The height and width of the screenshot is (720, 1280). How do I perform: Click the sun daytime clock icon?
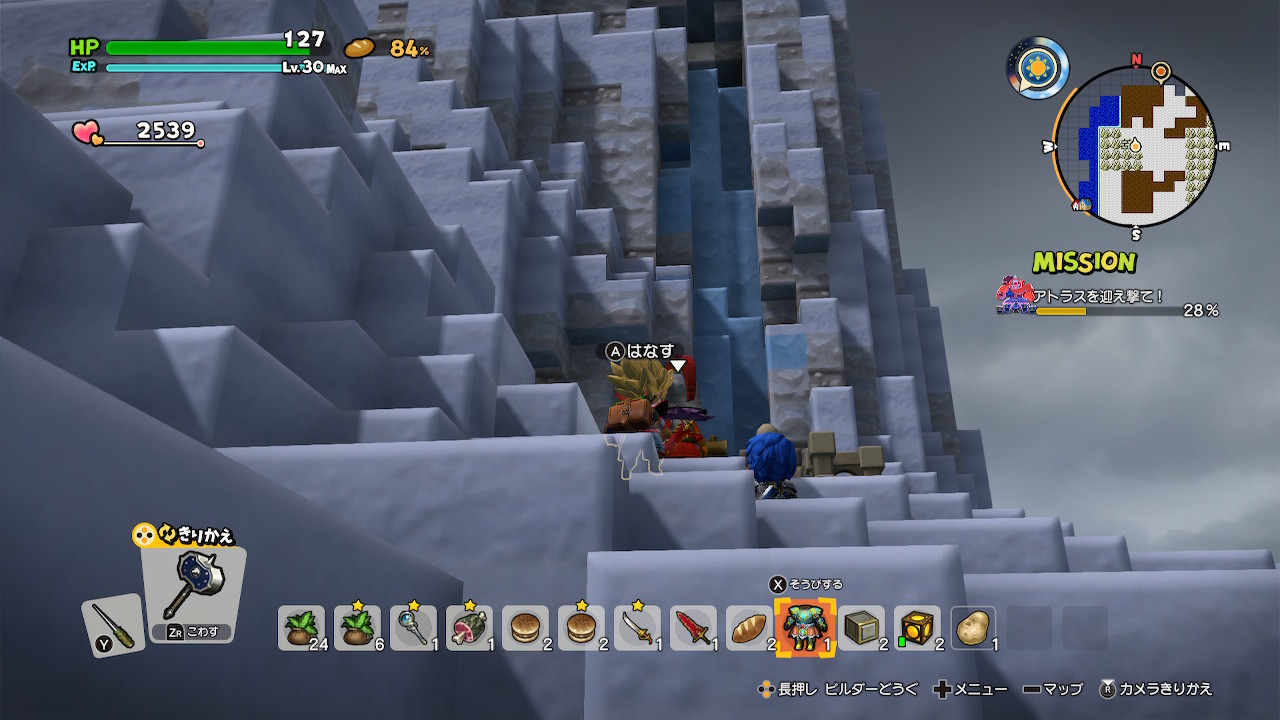pyautogui.click(x=1037, y=68)
